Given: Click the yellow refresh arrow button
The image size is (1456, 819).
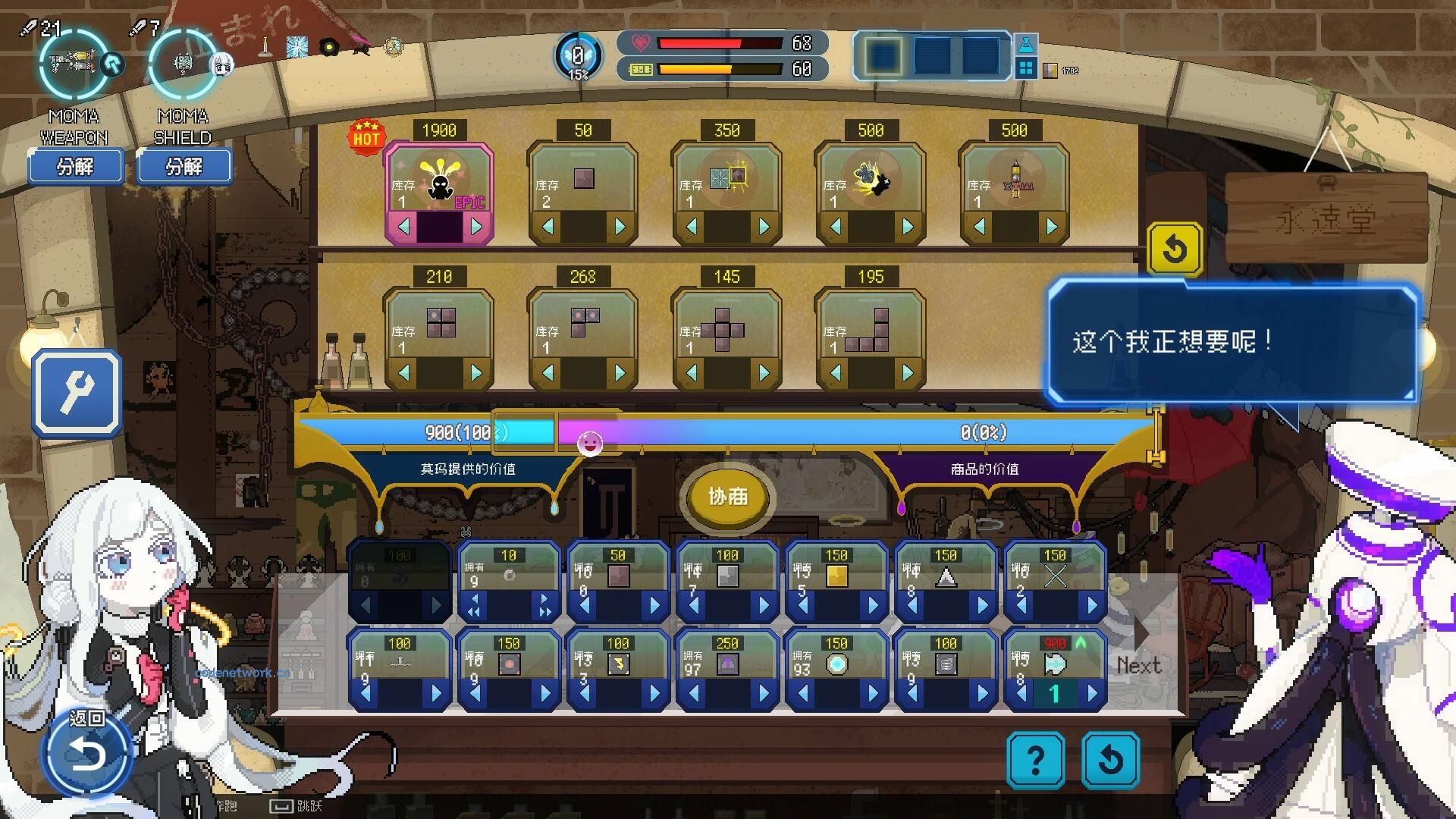Looking at the screenshot, I should pyautogui.click(x=1174, y=248).
